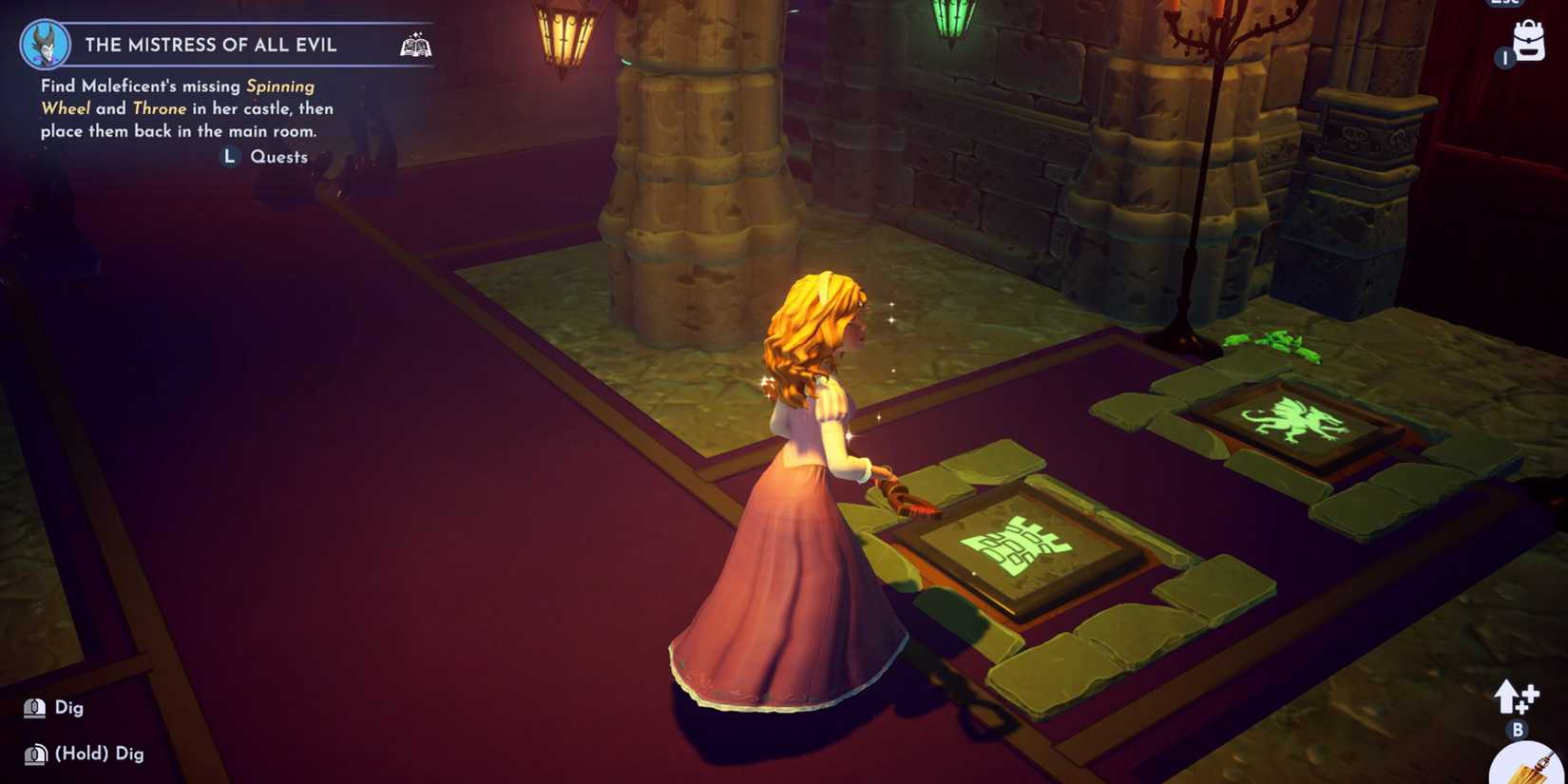Click the Mistress Of All Evil quest header
The image size is (1568, 784).
click(x=211, y=44)
